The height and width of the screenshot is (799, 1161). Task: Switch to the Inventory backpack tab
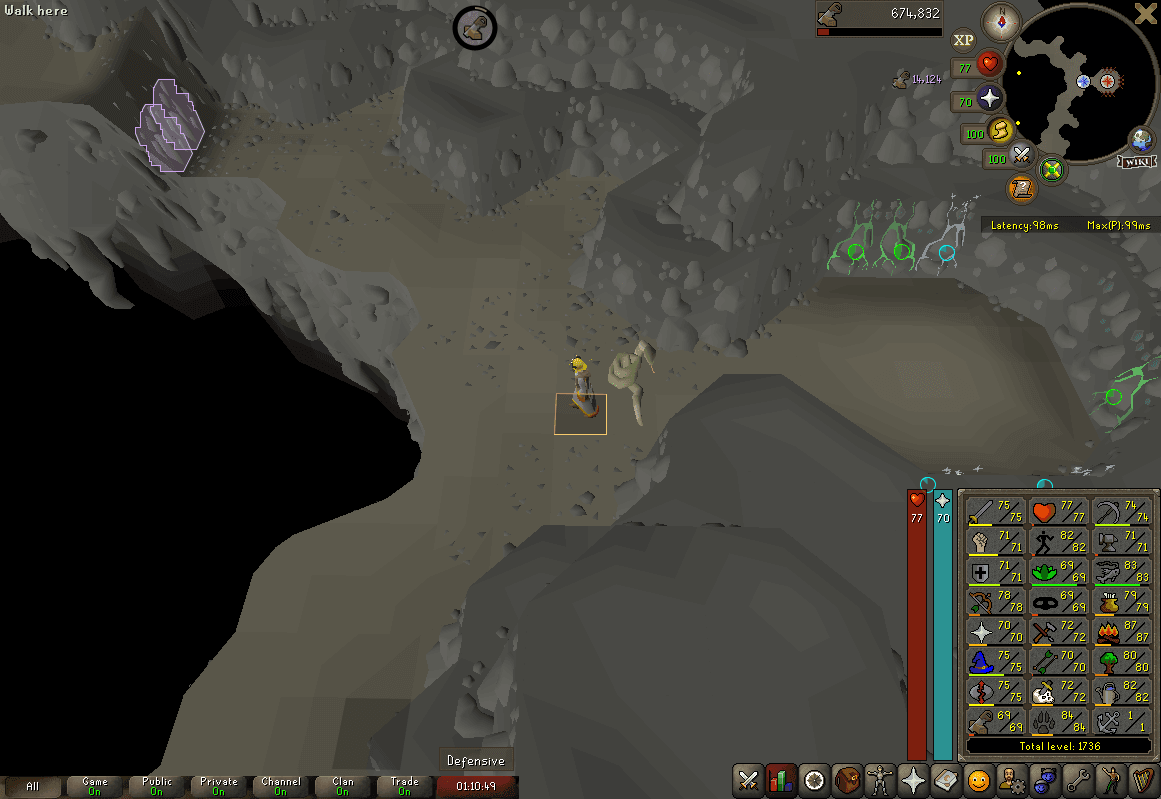pyautogui.click(x=848, y=779)
